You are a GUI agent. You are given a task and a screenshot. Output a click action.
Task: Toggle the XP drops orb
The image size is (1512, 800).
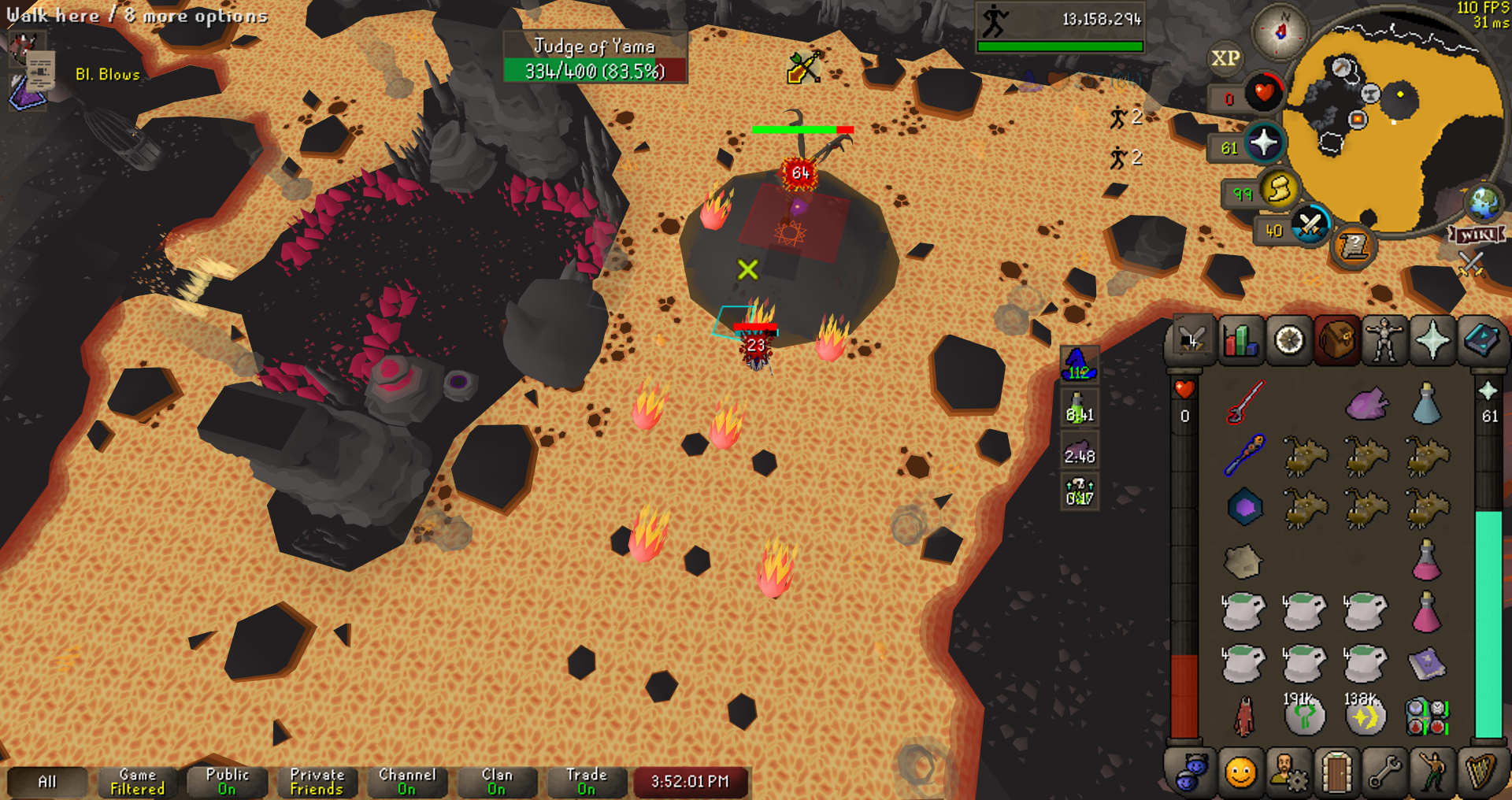pyautogui.click(x=1225, y=58)
